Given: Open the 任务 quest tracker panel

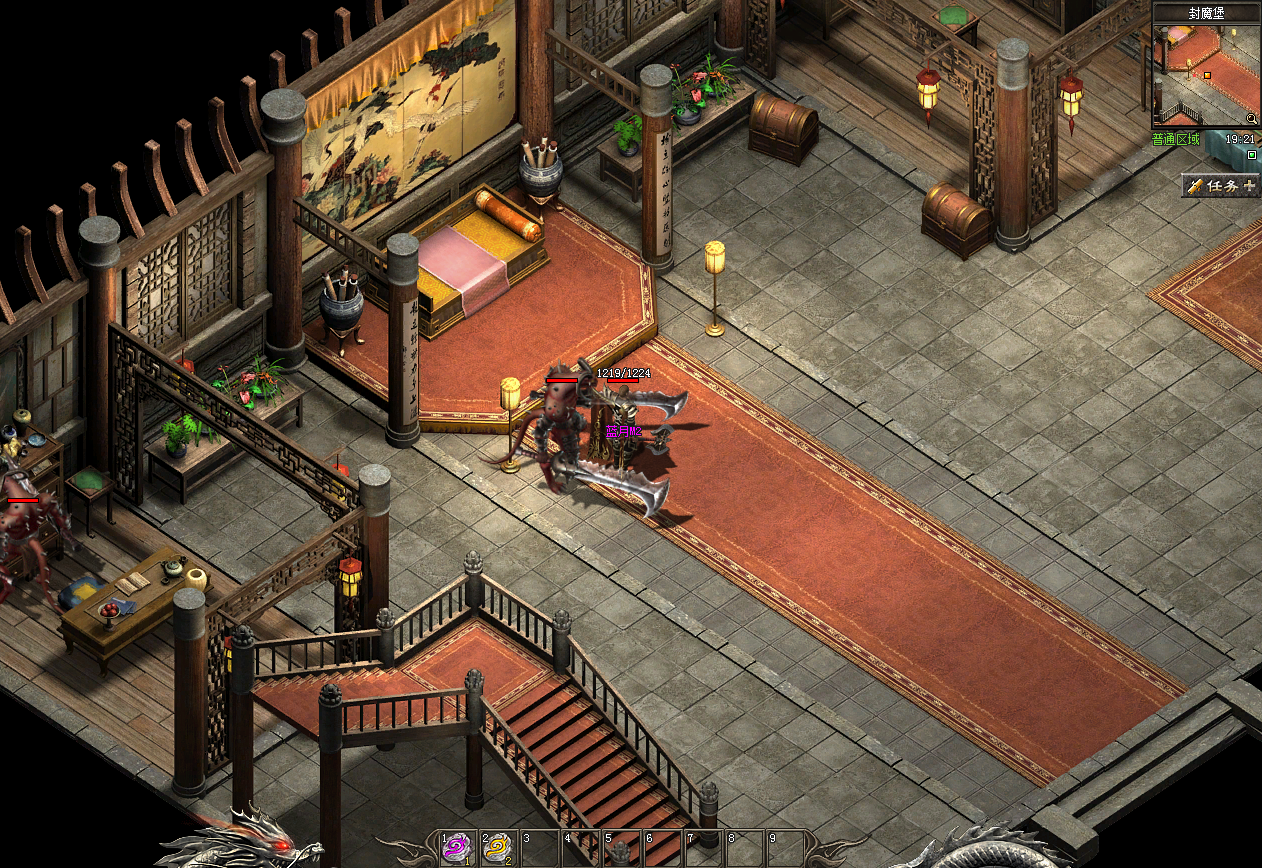Looking at the screenshot, I should pos(1220,186).
